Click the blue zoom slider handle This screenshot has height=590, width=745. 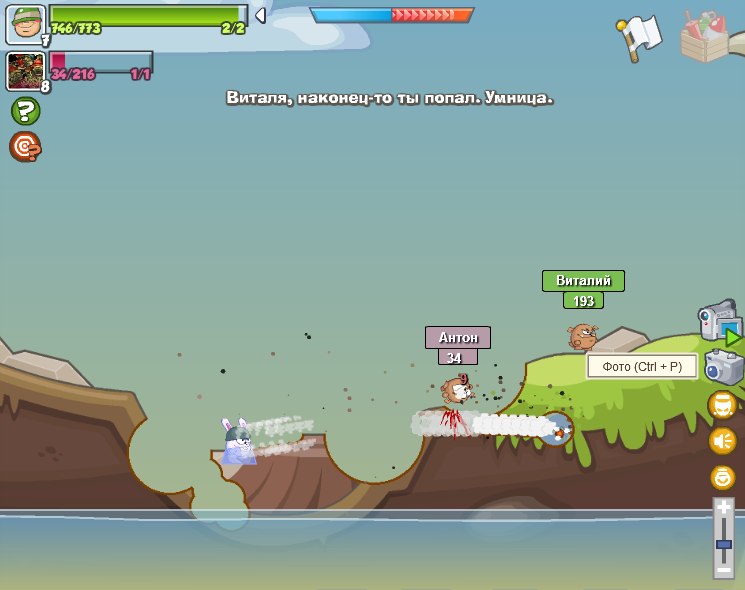[723, 545]
